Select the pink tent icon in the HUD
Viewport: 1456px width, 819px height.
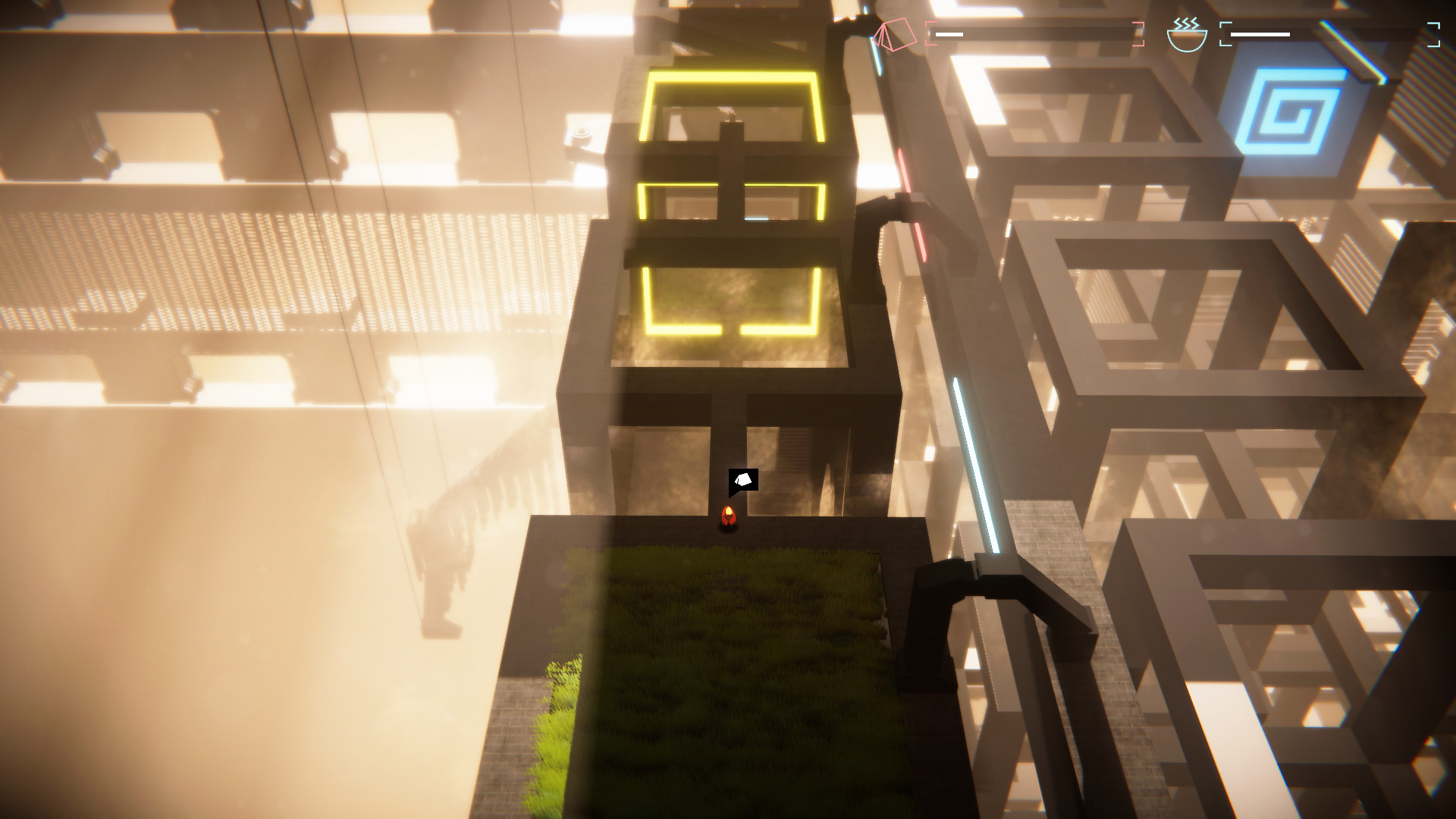[893, 33]
